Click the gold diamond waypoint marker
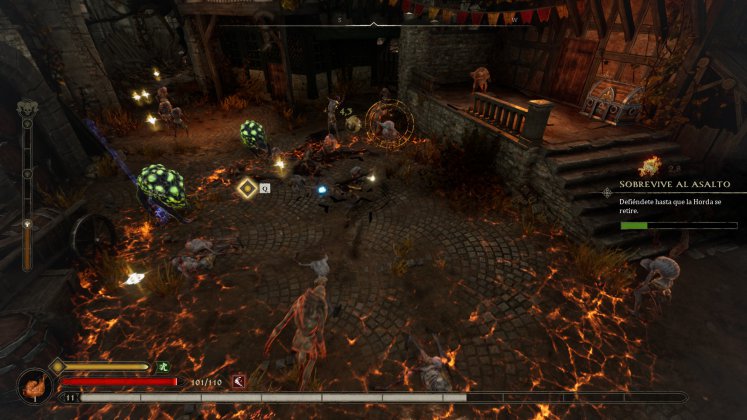The width and height of the screenshot is (747, 420). [246, 186]
